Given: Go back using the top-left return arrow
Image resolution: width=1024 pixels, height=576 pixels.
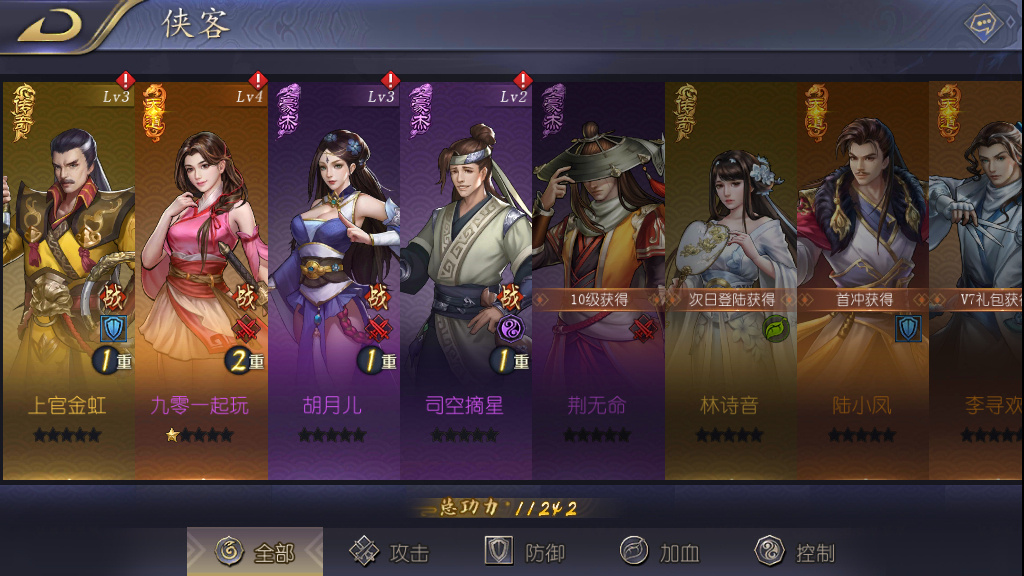Looking at the screenshot, I should 48,26.
